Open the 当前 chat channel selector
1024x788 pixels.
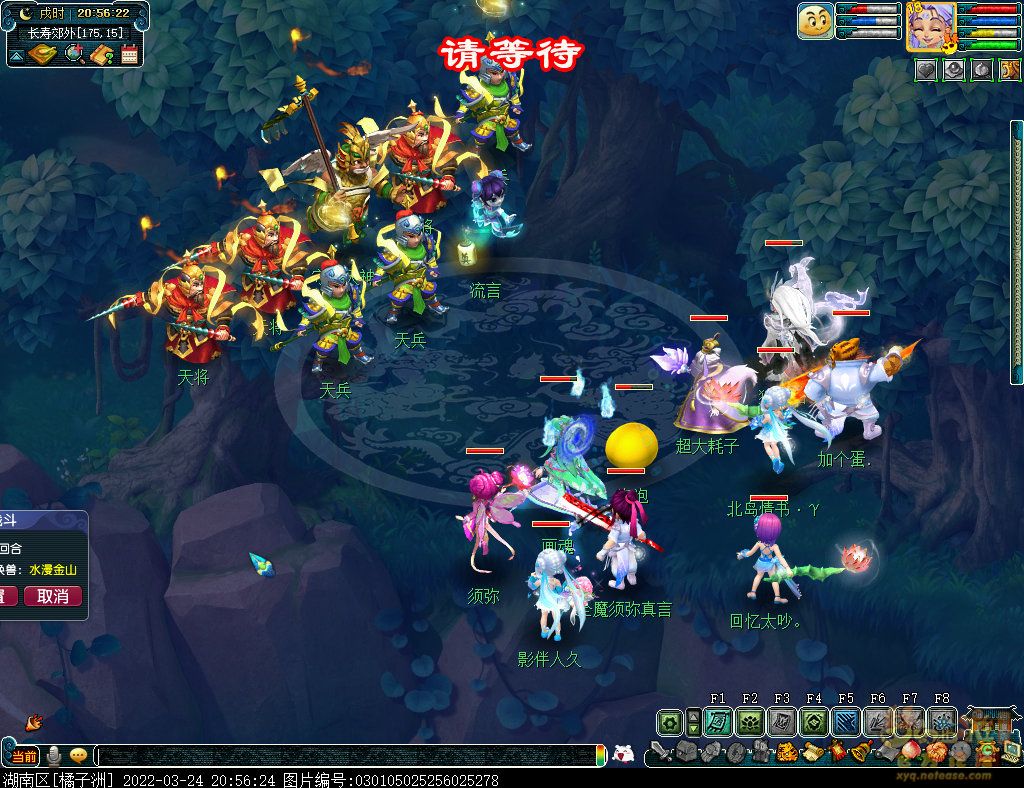24,755
